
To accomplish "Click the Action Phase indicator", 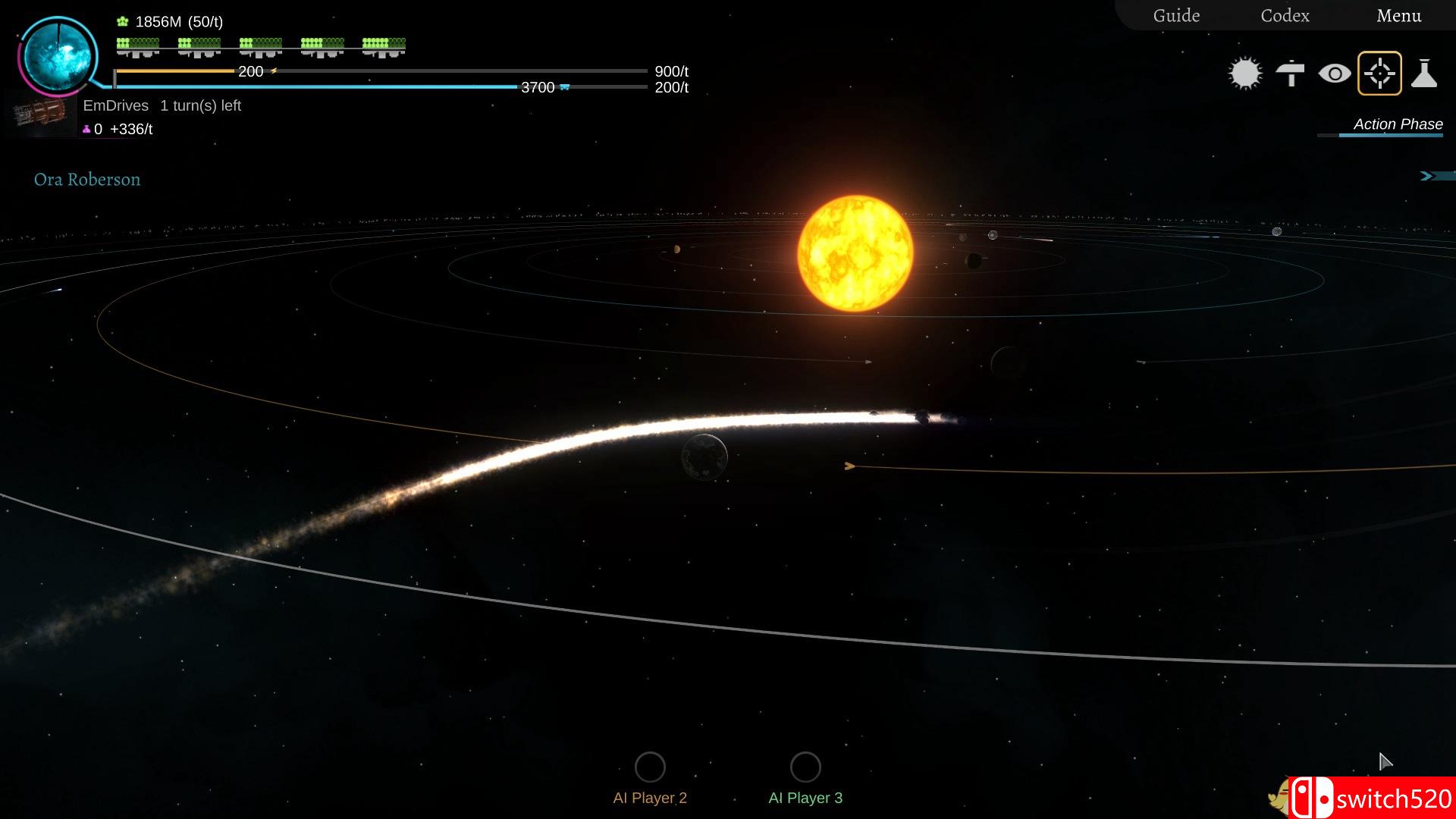I will tap(1398, 124).
